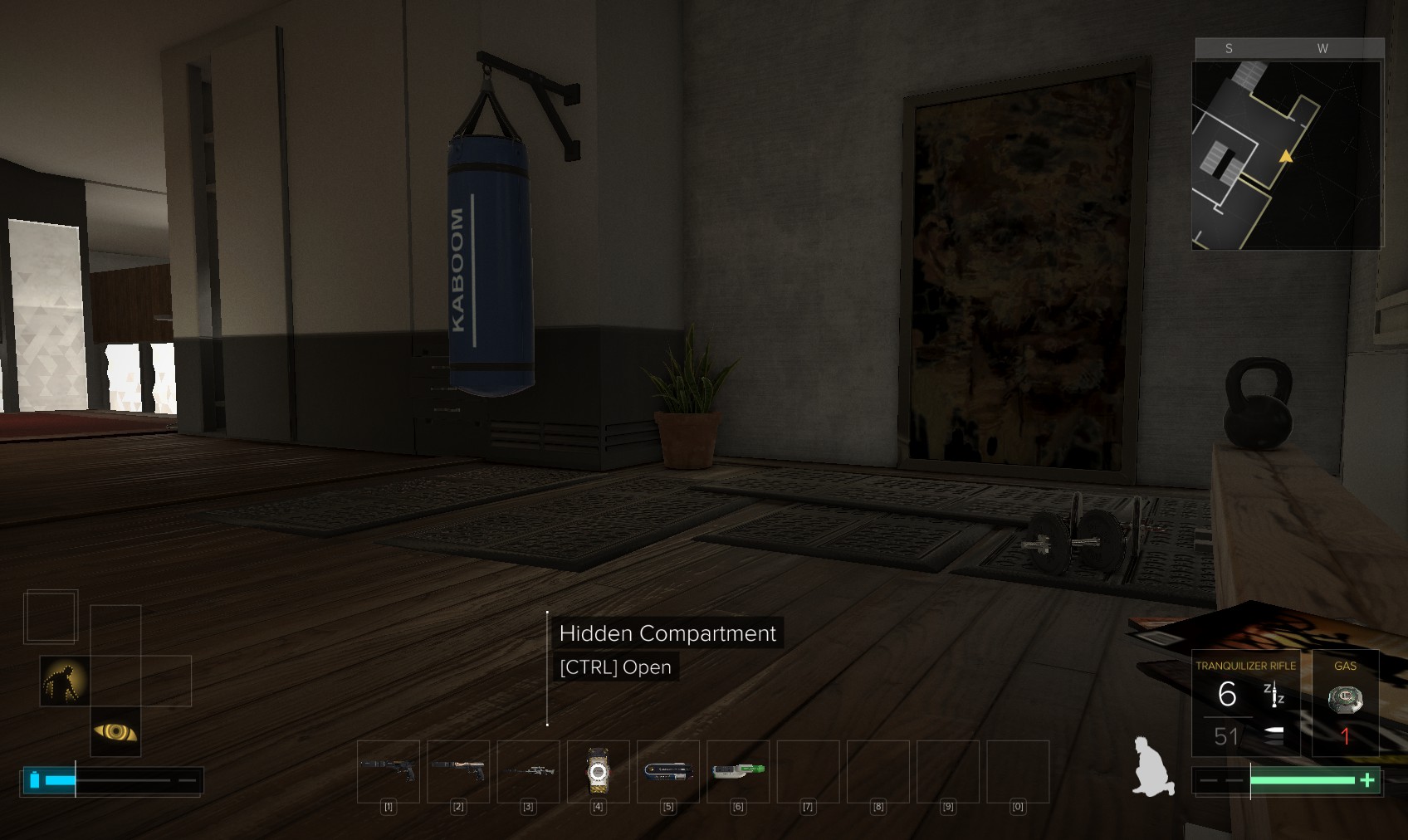Select the silenced pistol in hotbar slot 1
The height and width of the screenshot is (840, 1408).
(388, 771)
